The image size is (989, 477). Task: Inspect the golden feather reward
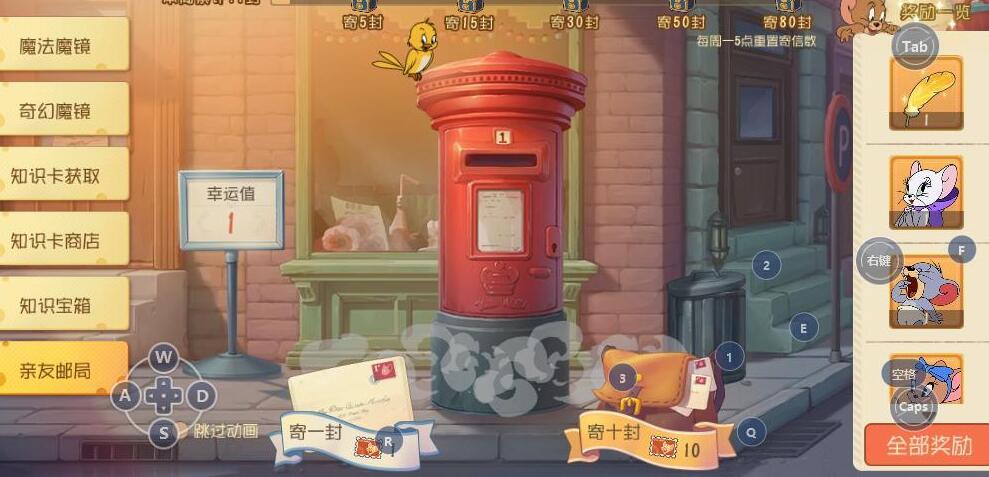[x=925, y=93]
